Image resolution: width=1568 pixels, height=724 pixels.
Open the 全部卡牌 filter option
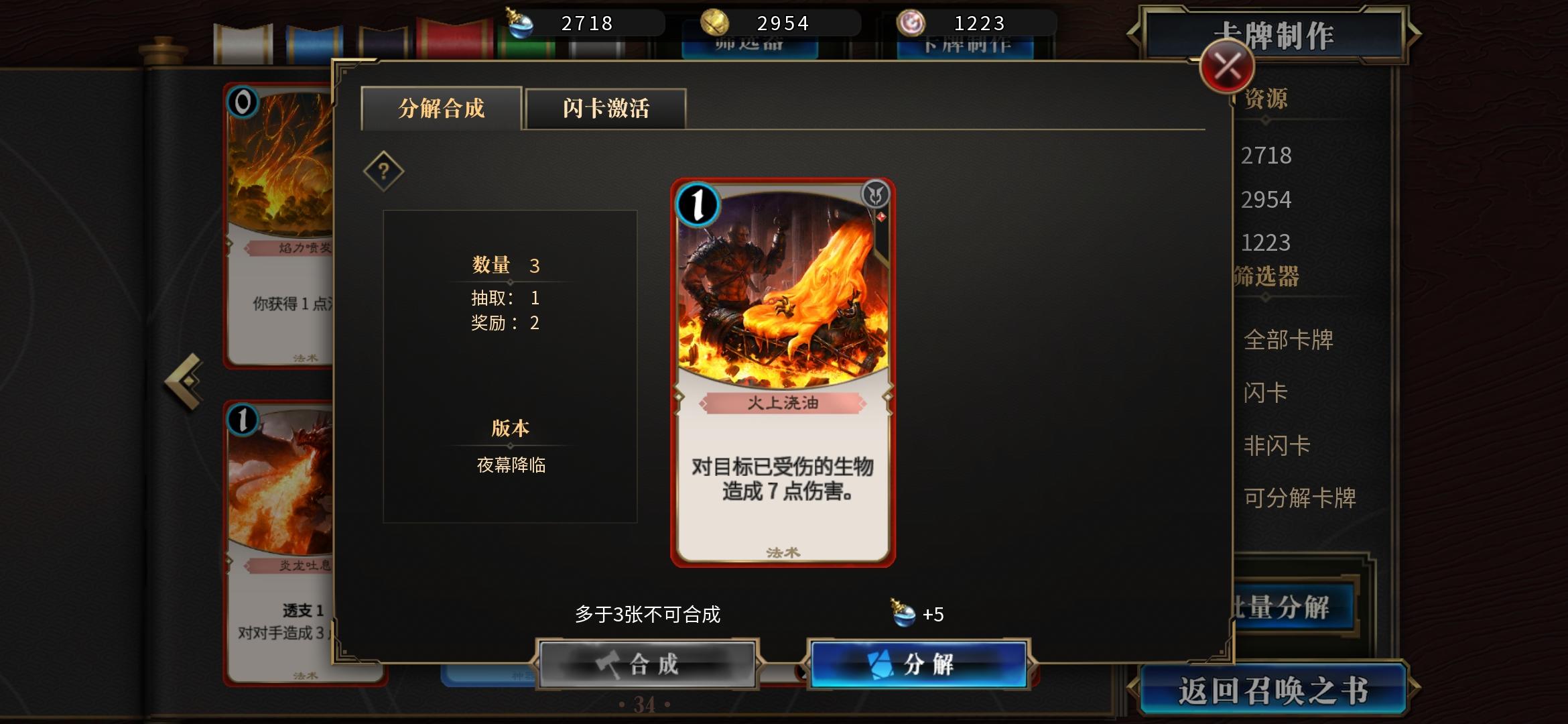[1290, 340]
